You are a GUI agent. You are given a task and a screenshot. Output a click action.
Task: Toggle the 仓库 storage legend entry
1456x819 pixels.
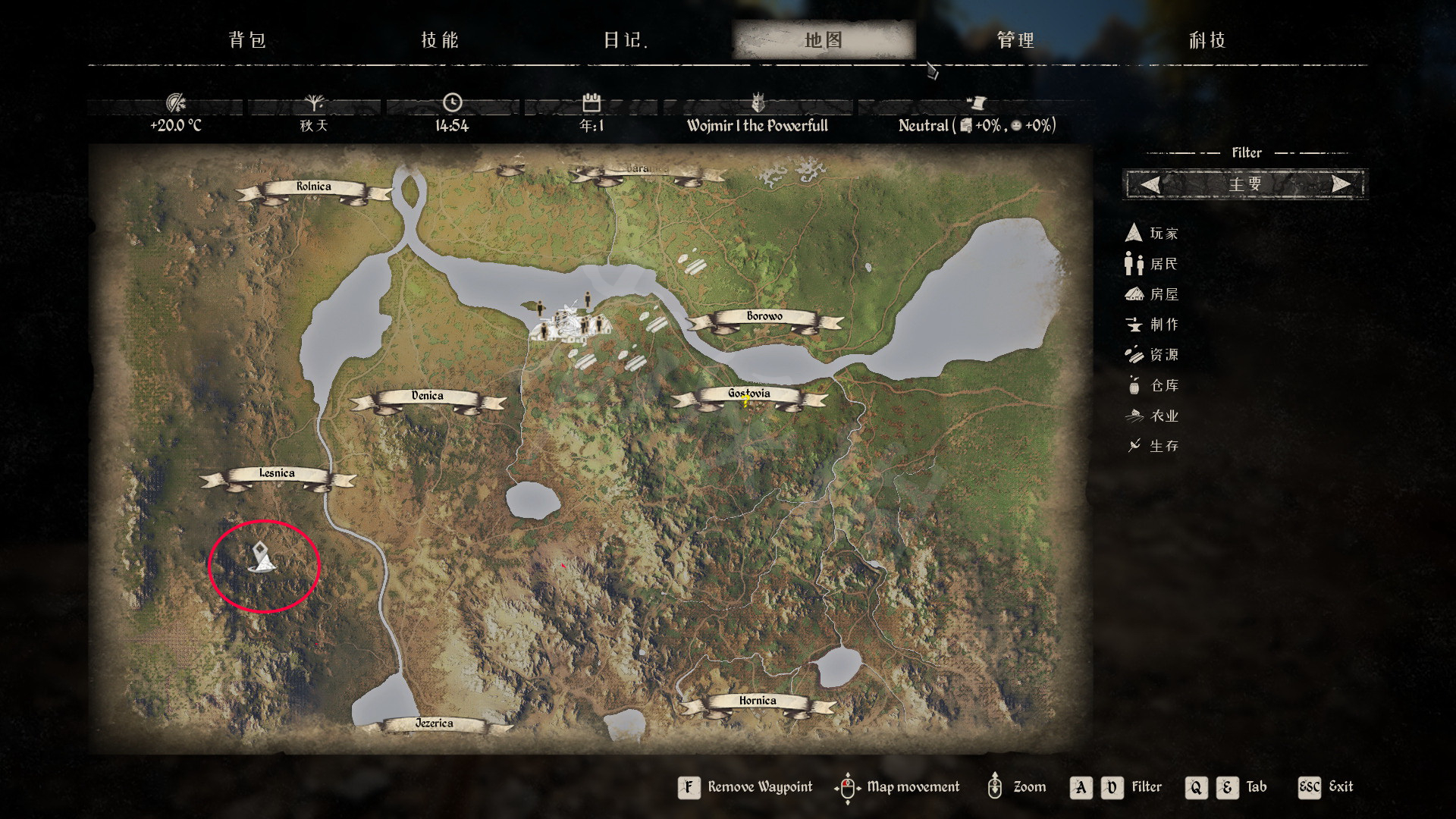tap(1152, 385)
